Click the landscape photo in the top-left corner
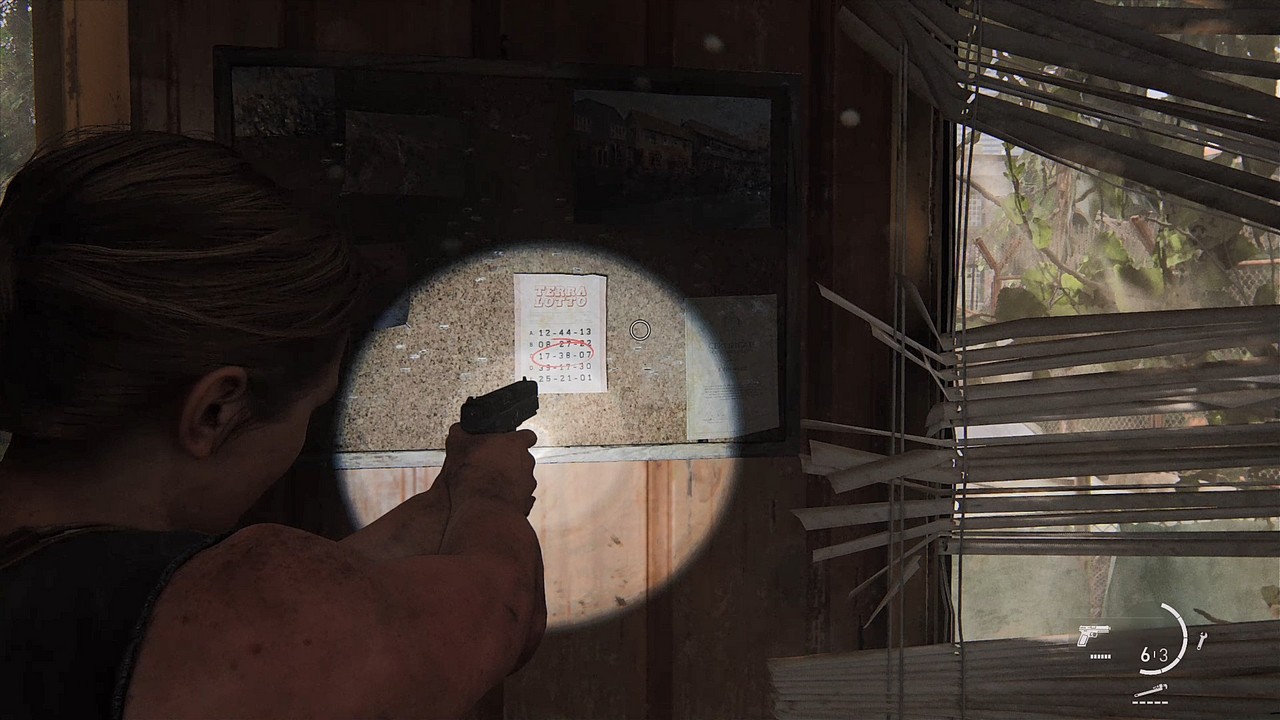This screenshot has height=720, width=1280. (x=285, y=100)
